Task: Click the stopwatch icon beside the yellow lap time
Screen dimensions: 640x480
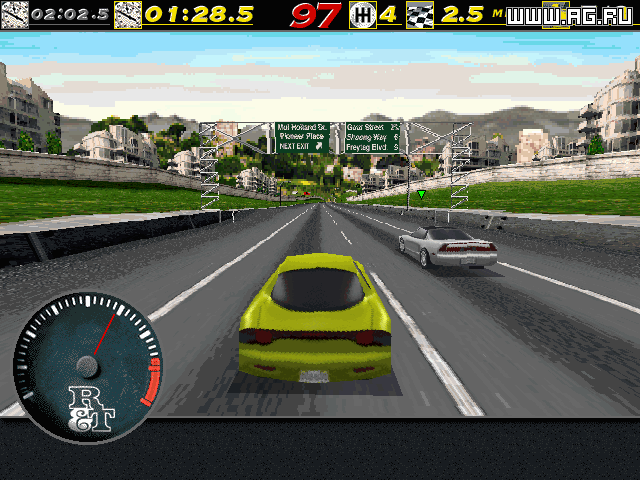Action: point(128,15)
